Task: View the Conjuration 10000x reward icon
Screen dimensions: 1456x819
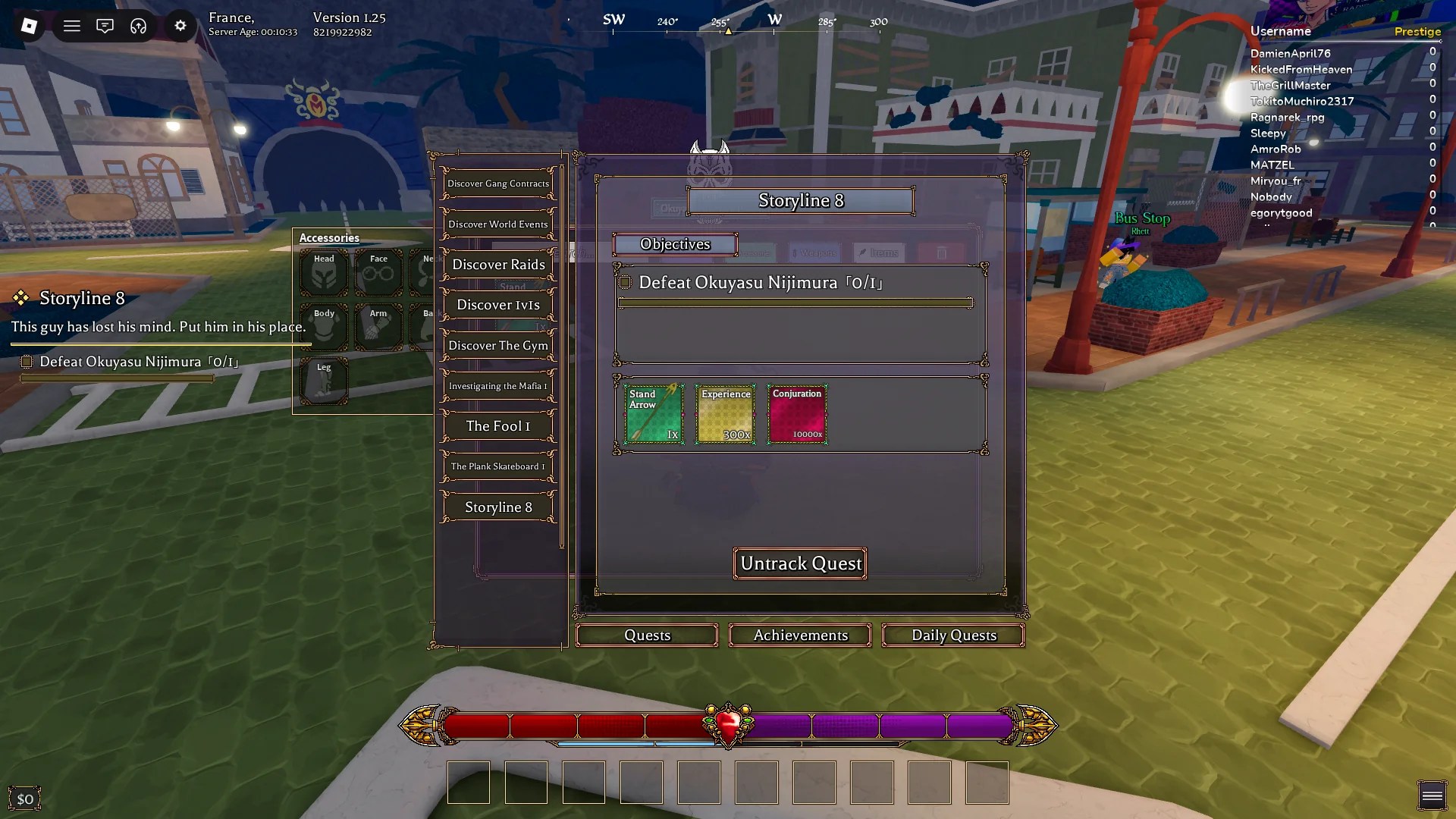Action: pyautogui.click(x=797, y=414)
